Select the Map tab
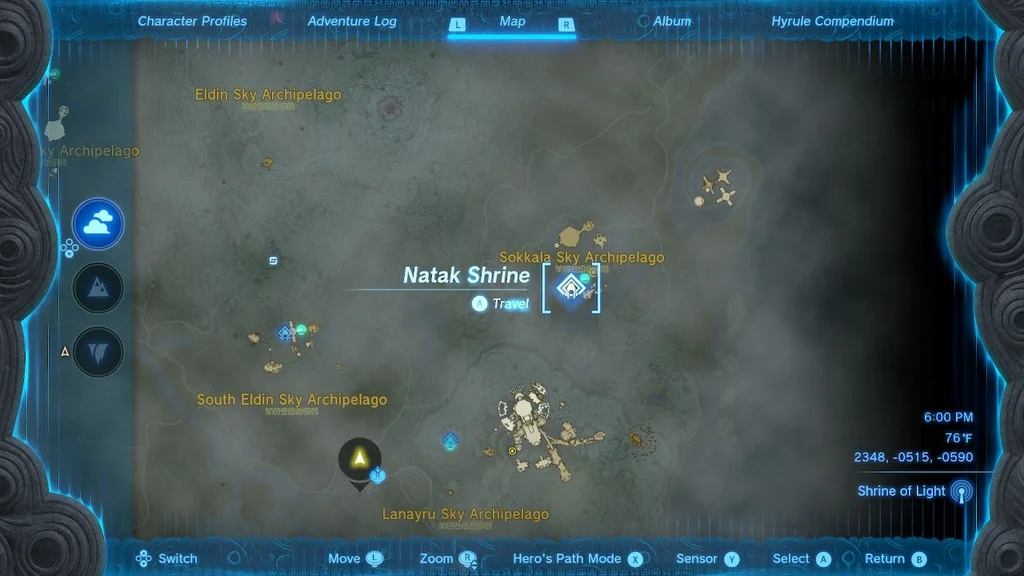 click(x=512, y=21)
